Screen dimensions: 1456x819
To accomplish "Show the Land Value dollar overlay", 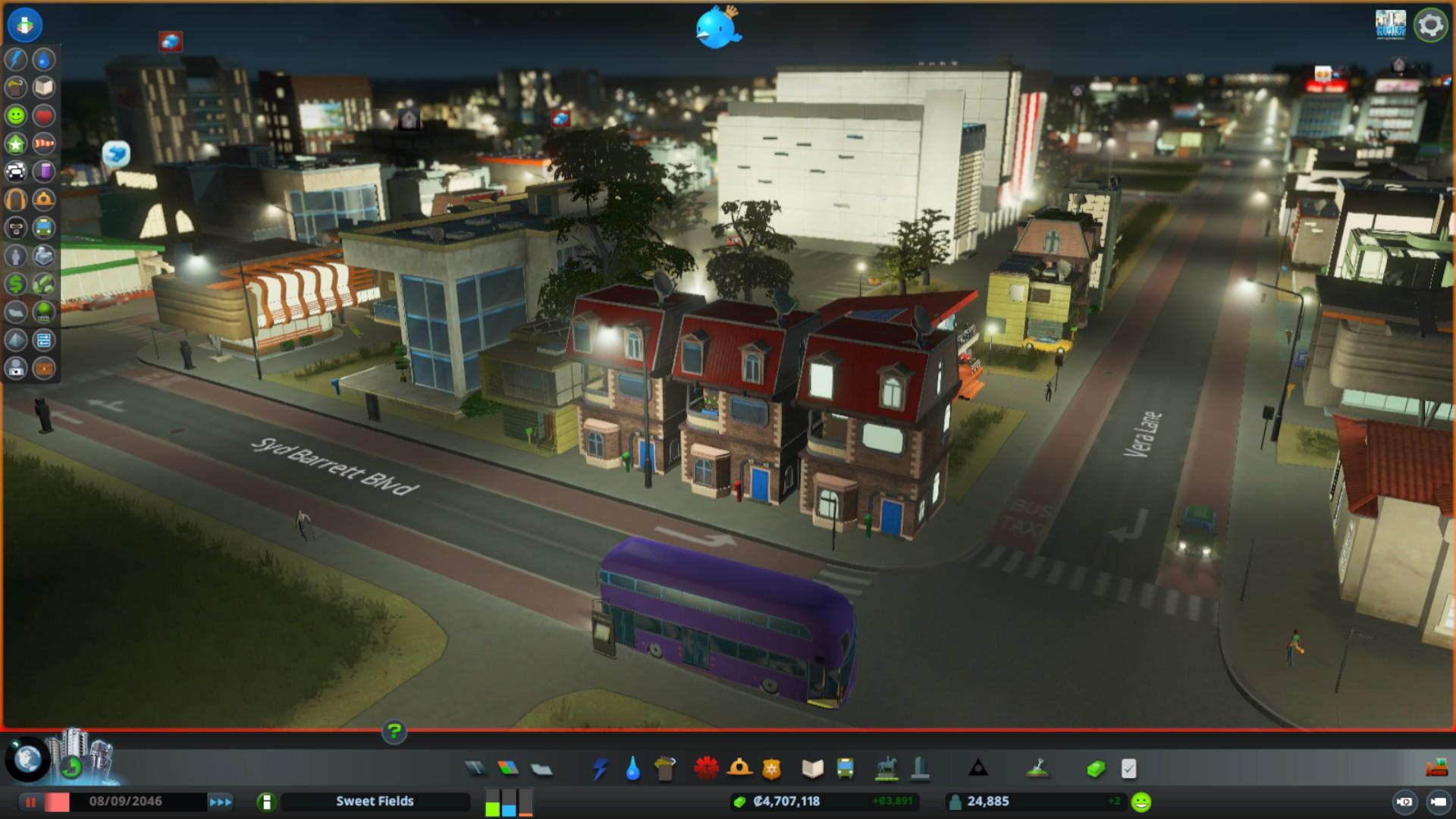I will click(16, 284).
